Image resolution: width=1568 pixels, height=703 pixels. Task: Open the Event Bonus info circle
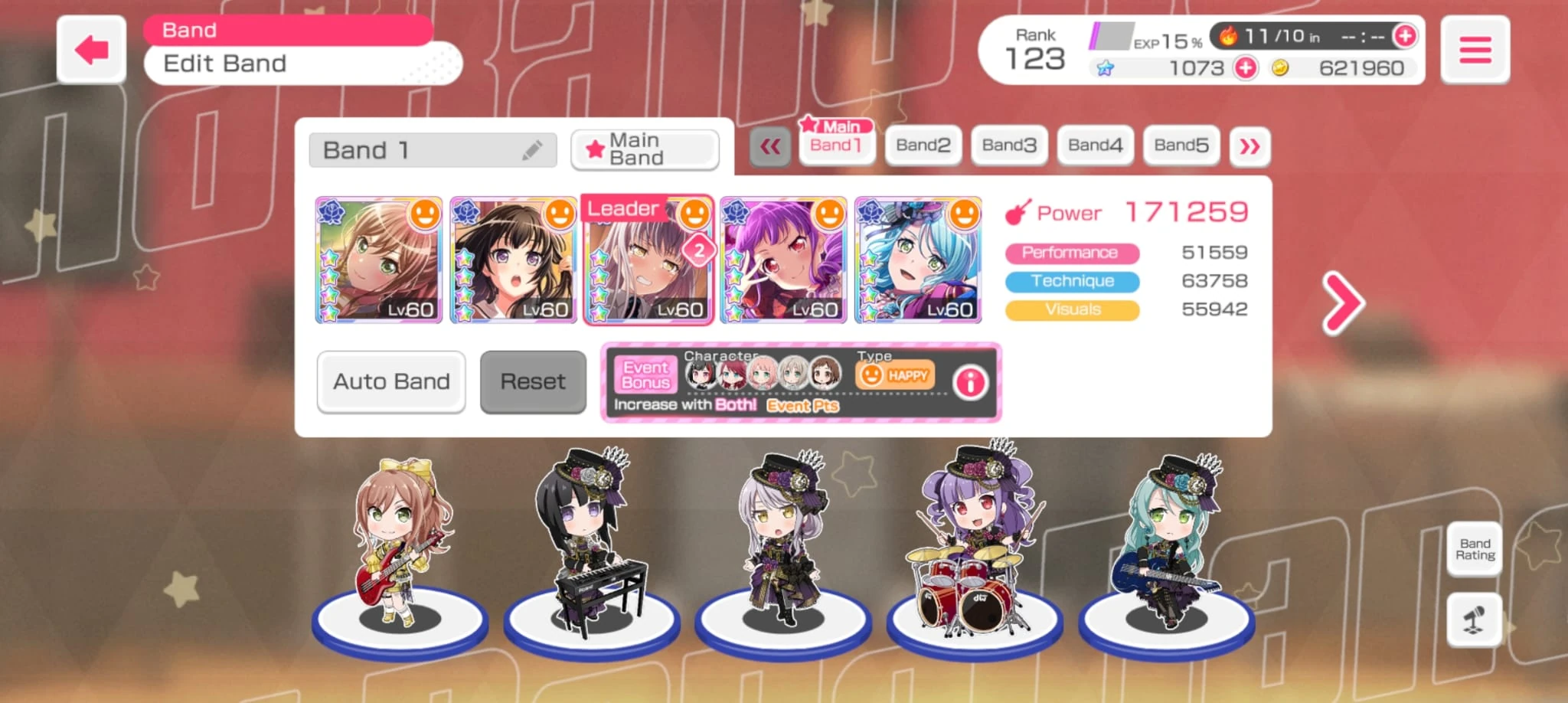(969, 383)
